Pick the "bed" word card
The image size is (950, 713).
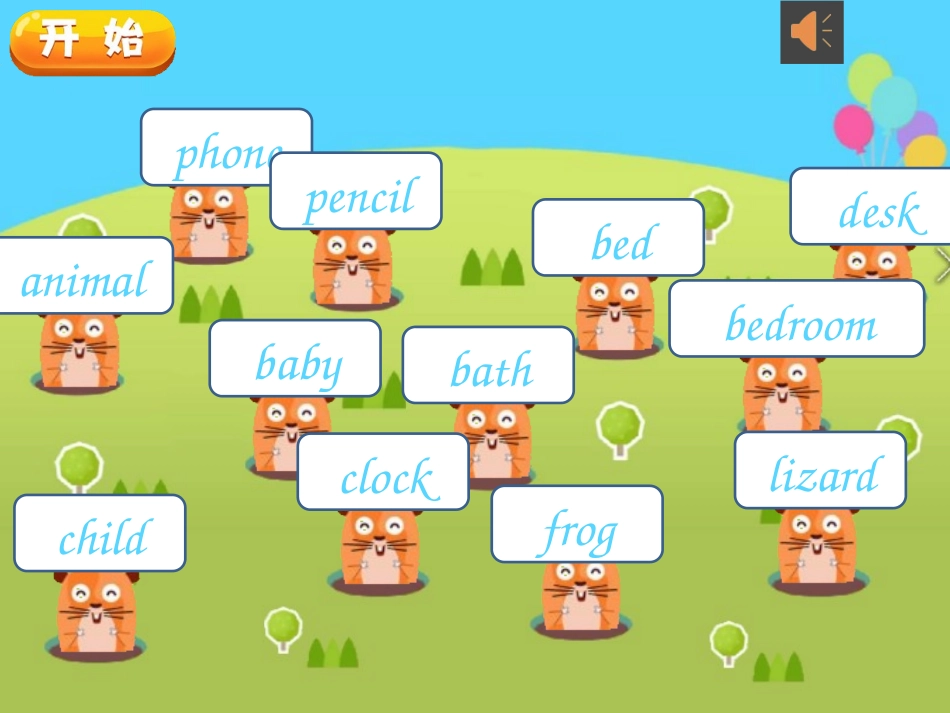[618, 238]
